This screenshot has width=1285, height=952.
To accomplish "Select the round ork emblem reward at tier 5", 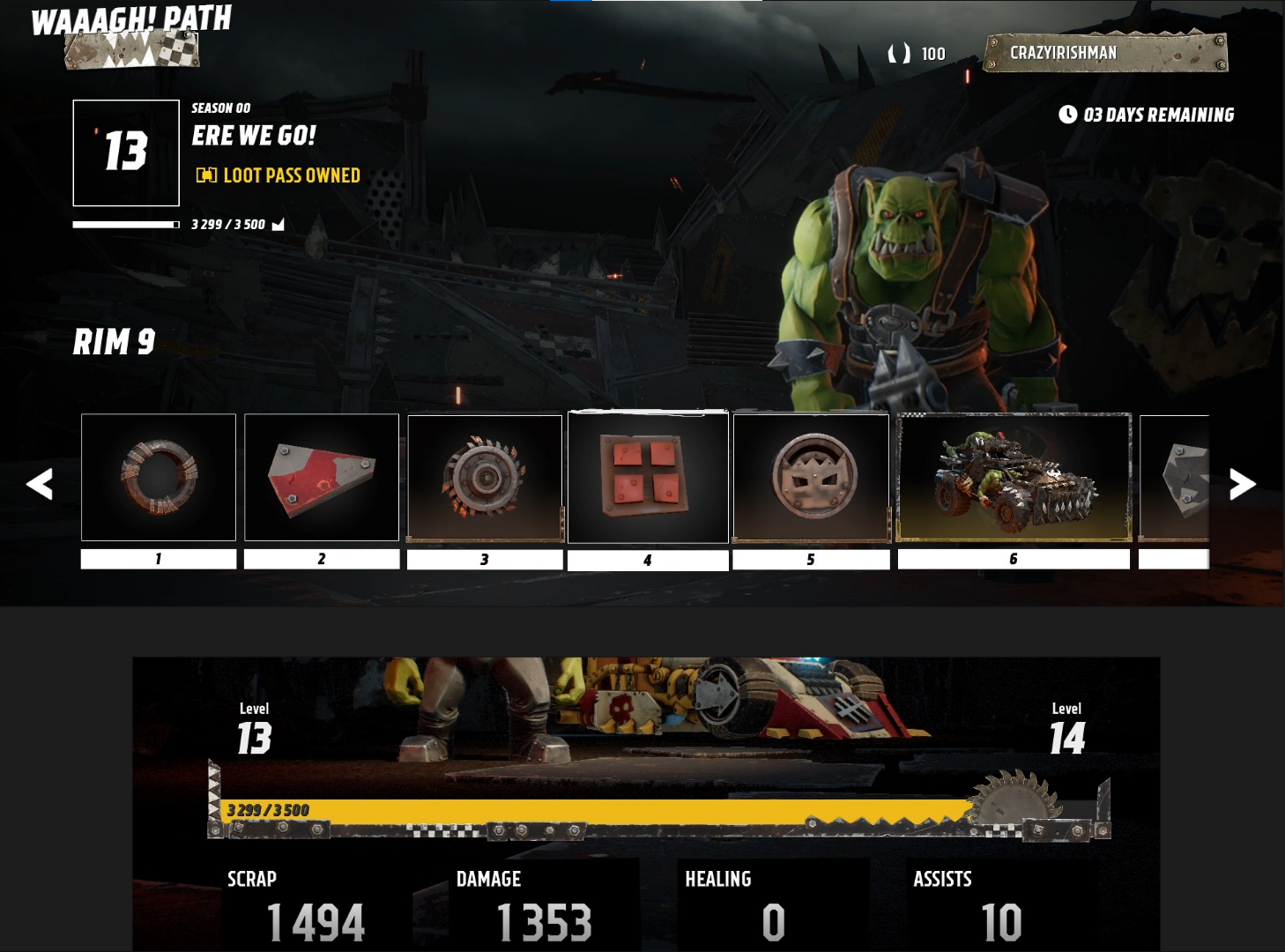I will click(x=811, y=477).
